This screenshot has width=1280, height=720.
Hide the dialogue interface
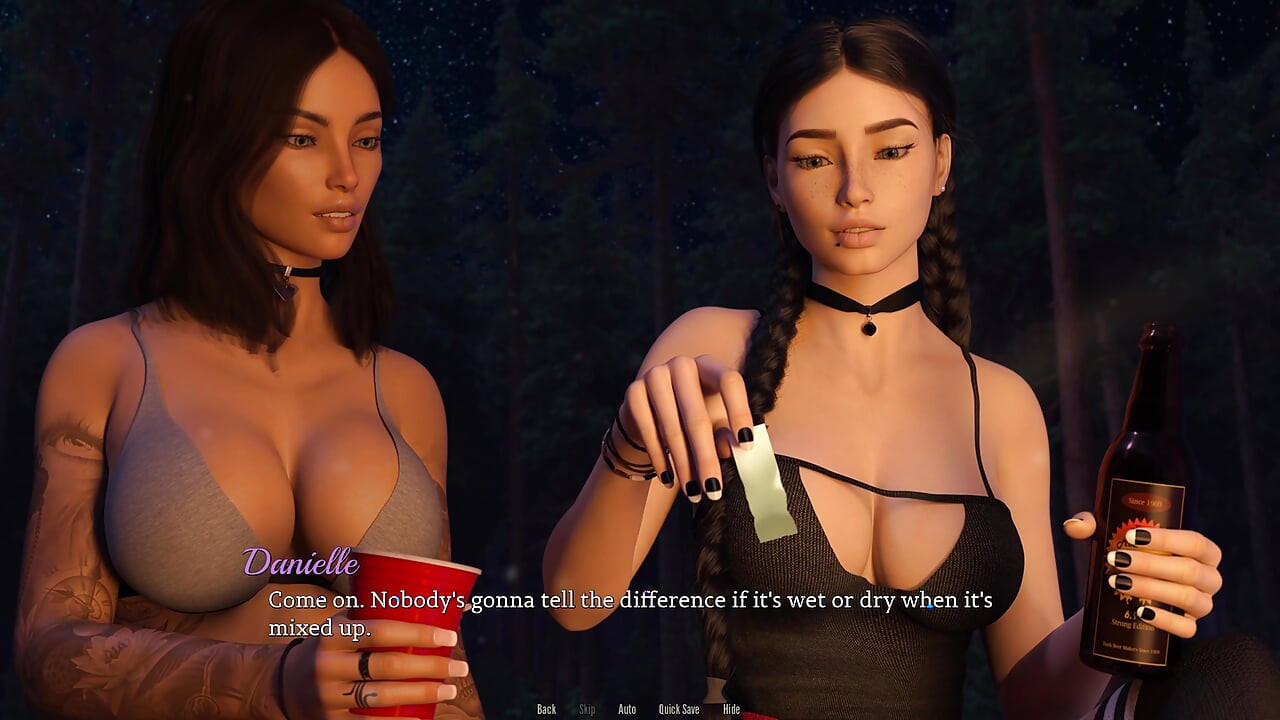(x=730, y=709)
